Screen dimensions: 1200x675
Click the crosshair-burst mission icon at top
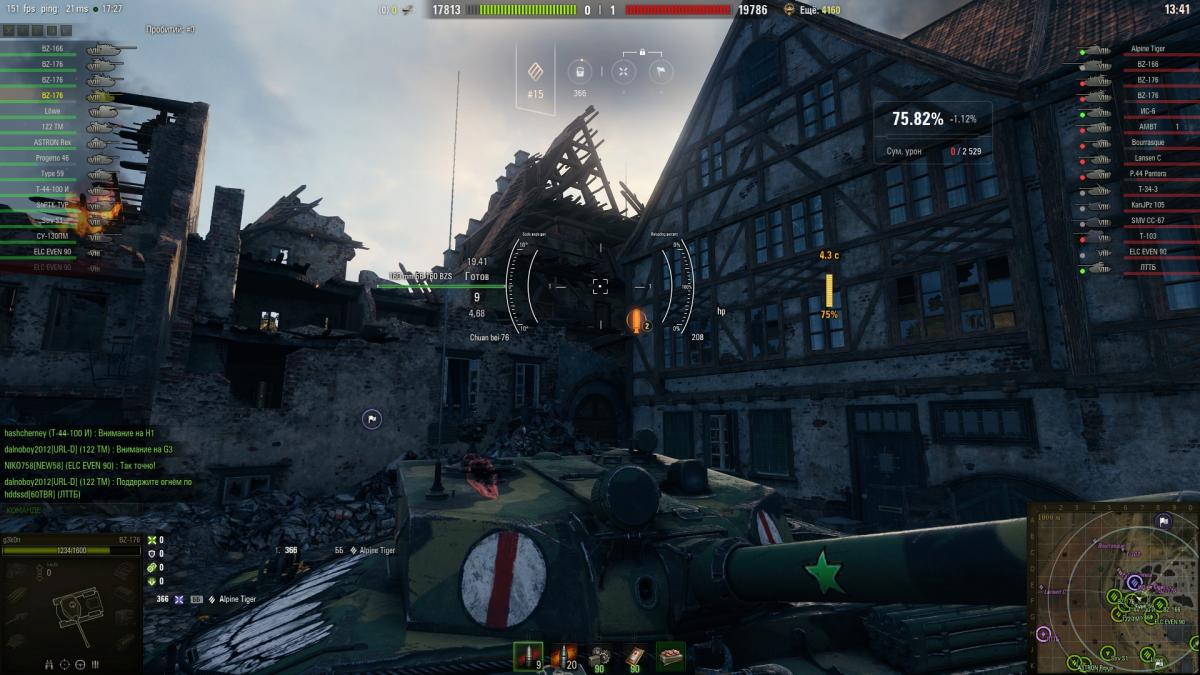click(x=622, y=71)
